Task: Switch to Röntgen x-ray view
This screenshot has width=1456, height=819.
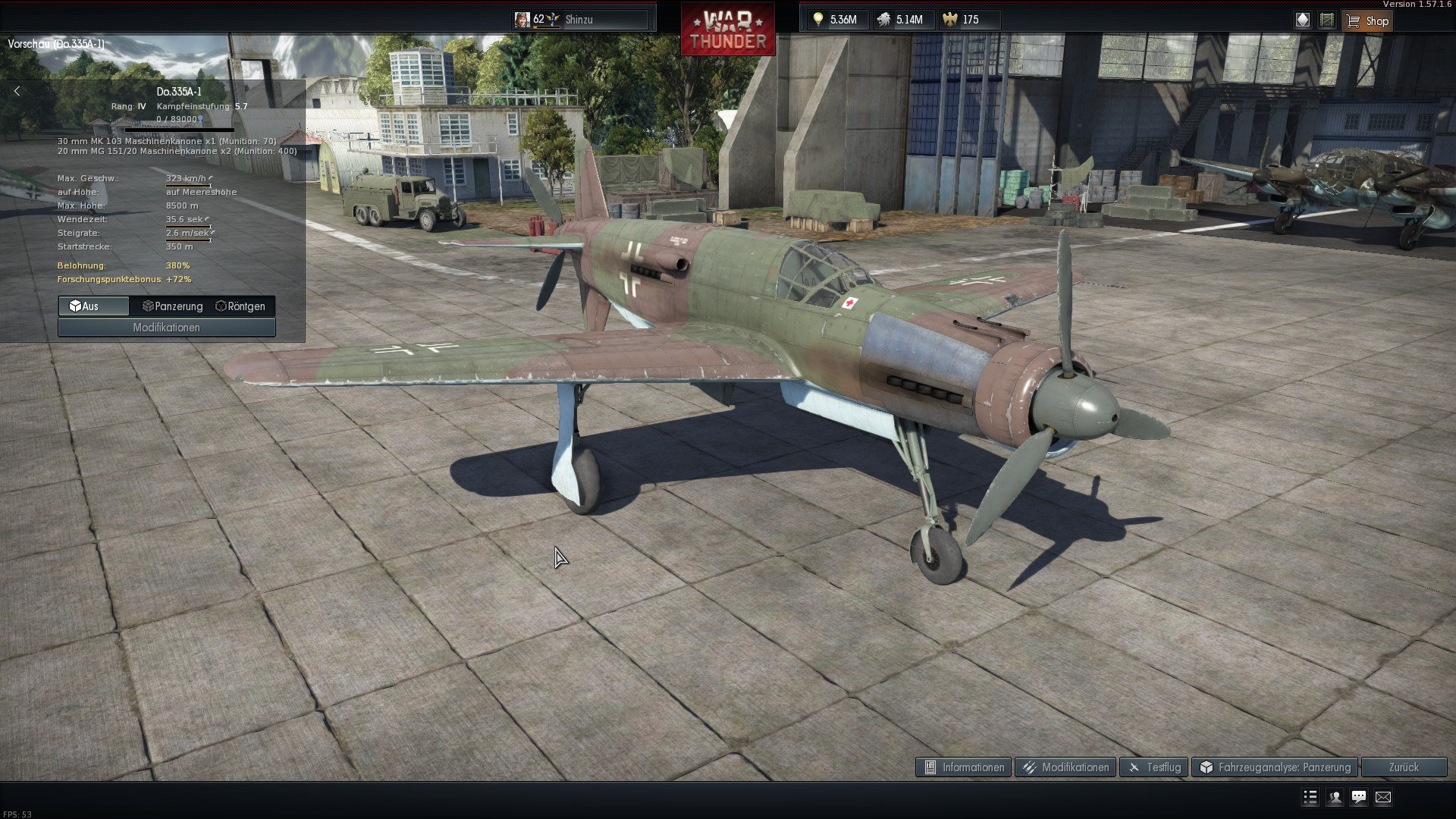Action: pyautogui.click(x=240, y=306)
